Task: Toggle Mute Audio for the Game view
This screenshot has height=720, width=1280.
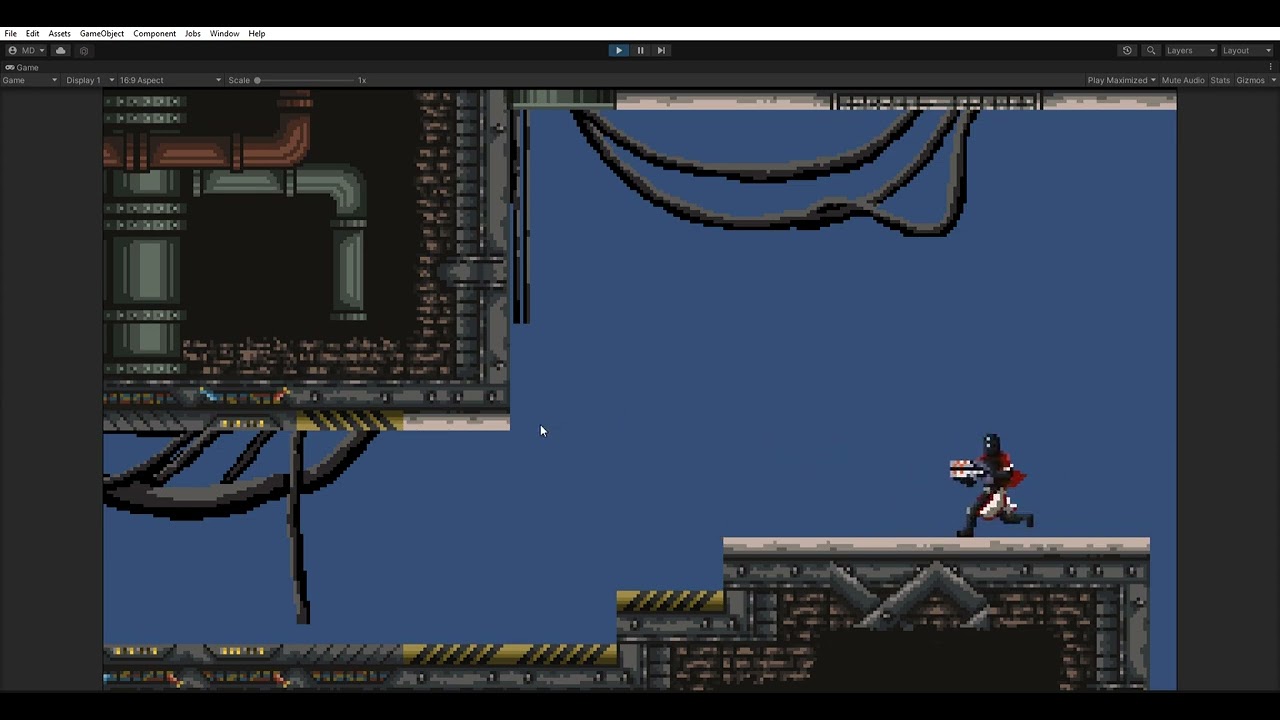Action: 1183,80
